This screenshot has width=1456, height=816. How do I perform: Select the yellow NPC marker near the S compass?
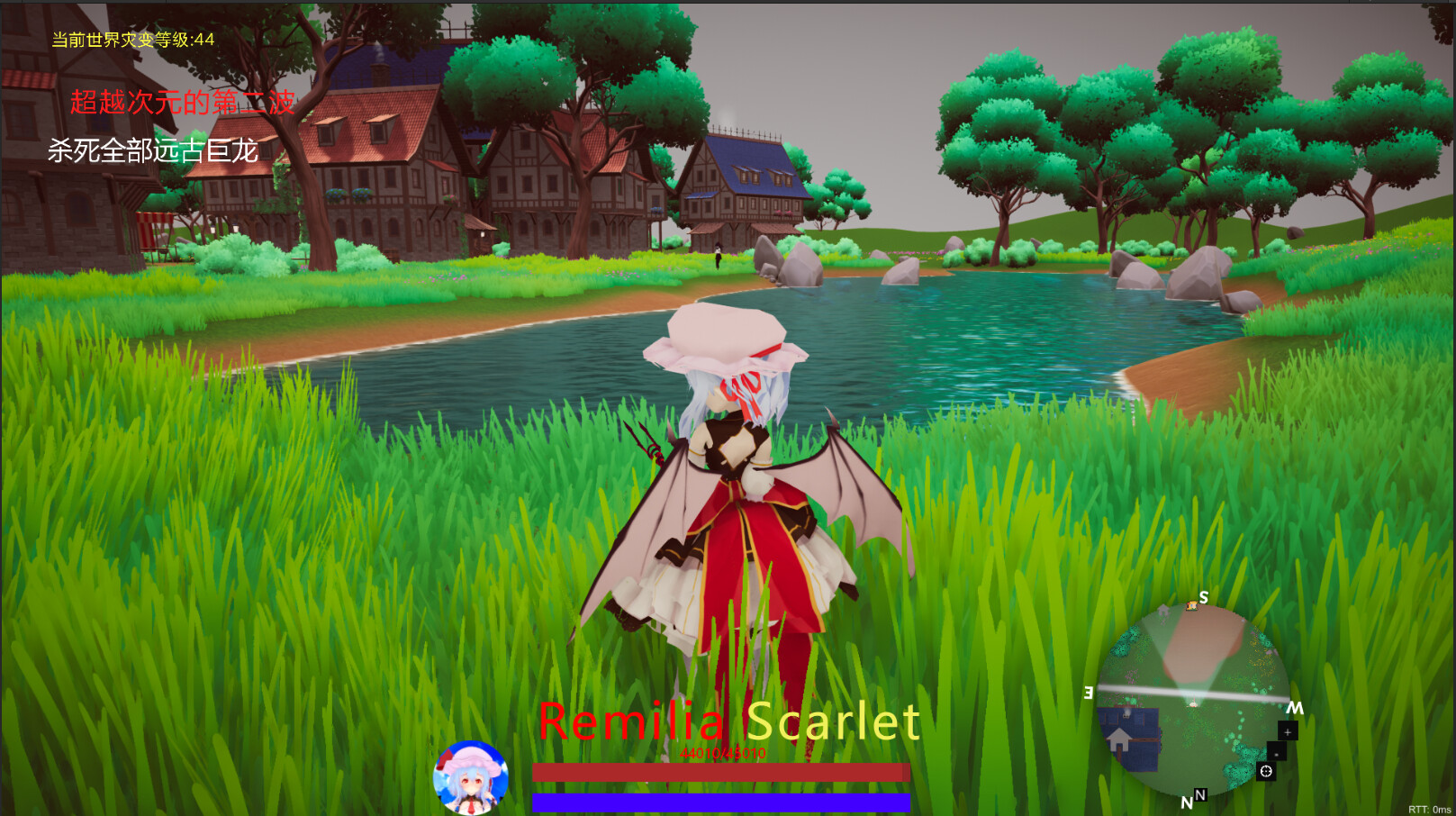point(1191,606)
